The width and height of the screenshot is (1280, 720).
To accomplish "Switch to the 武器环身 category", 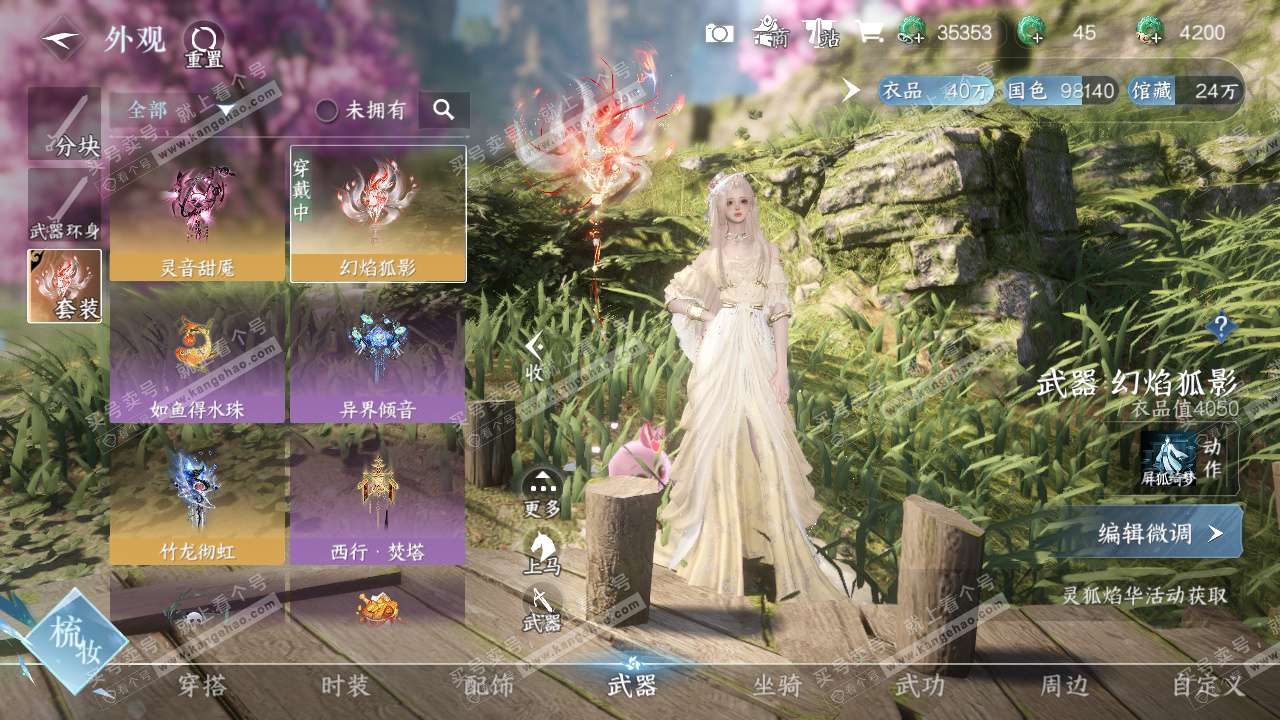I will click(64, 207).
